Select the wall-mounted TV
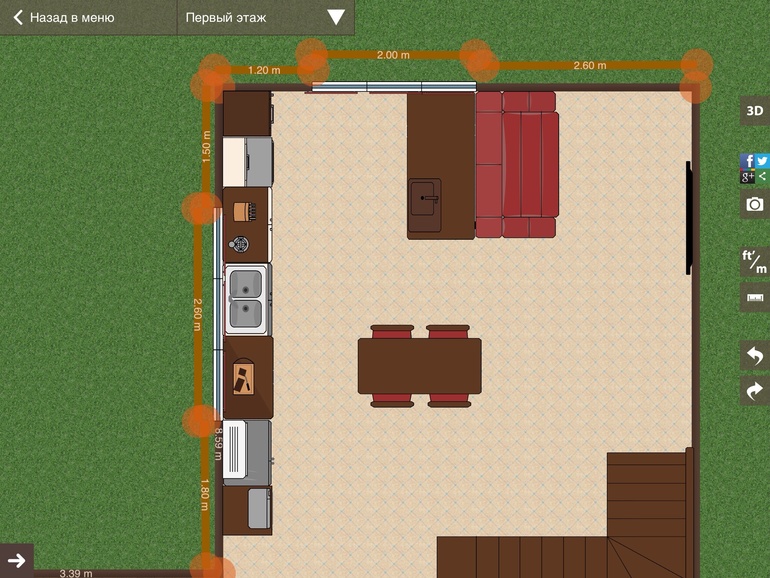Image resolution: width=770 pixels, height=578 pixels. click(x=688, y=218)
